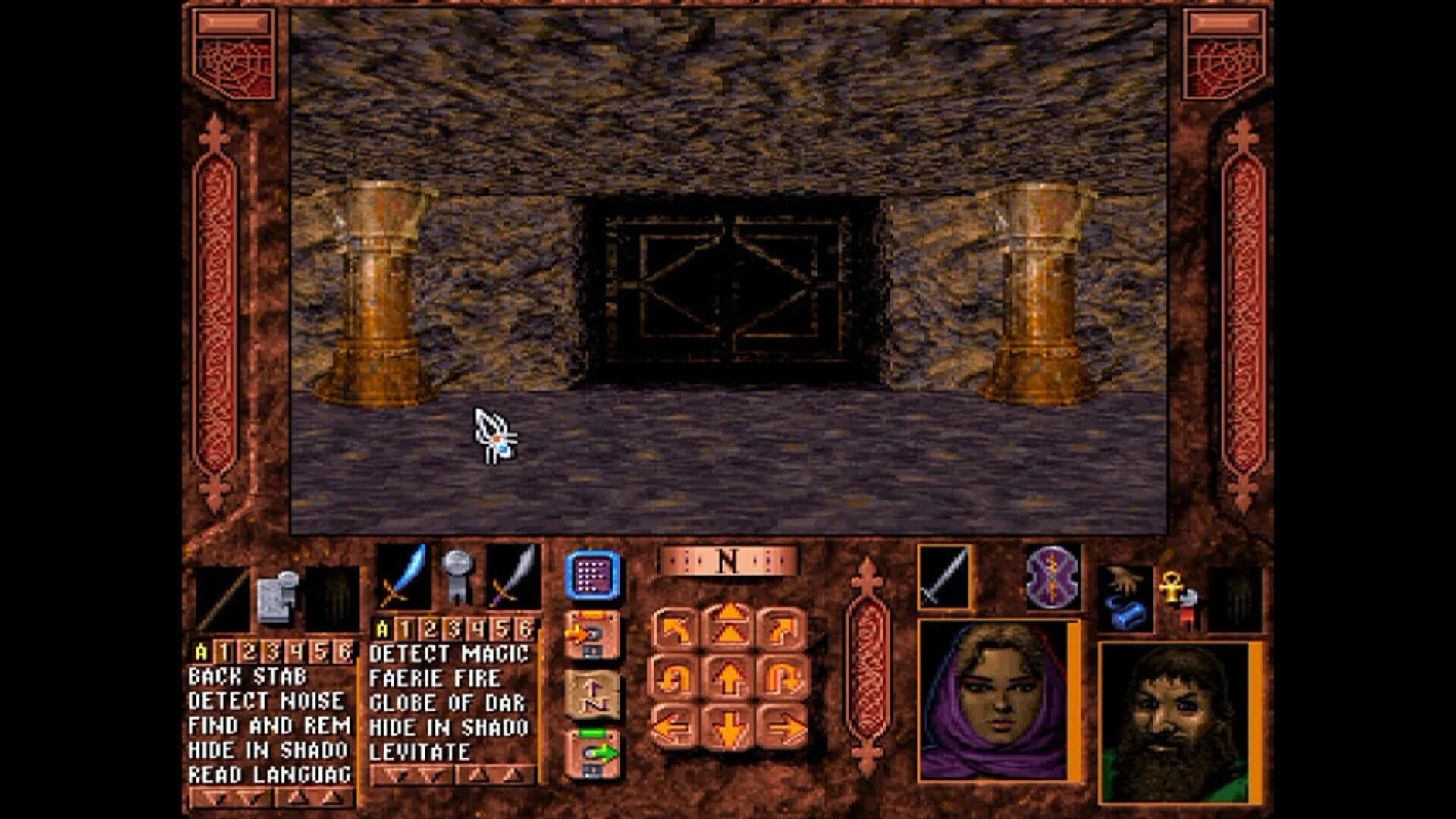
Task: Select spell level 3 tab above Detect Magic
Action: (x=453, y=628)
